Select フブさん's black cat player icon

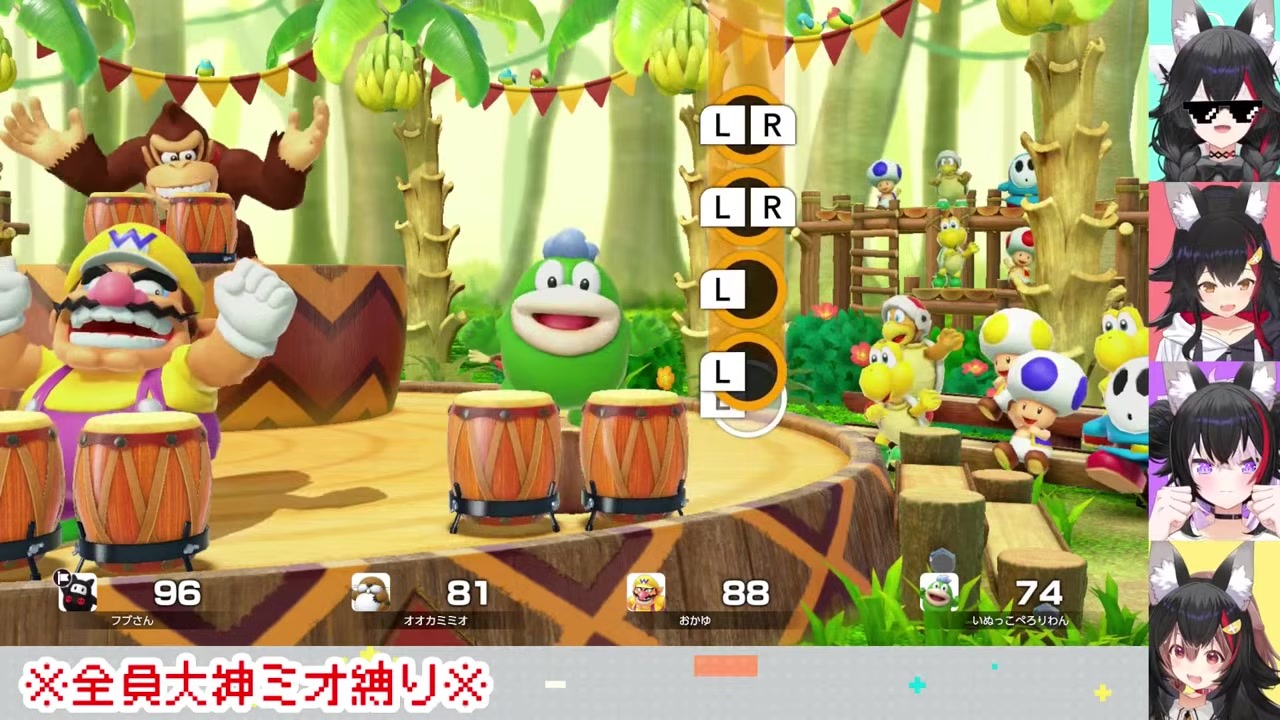pos(78,592)
